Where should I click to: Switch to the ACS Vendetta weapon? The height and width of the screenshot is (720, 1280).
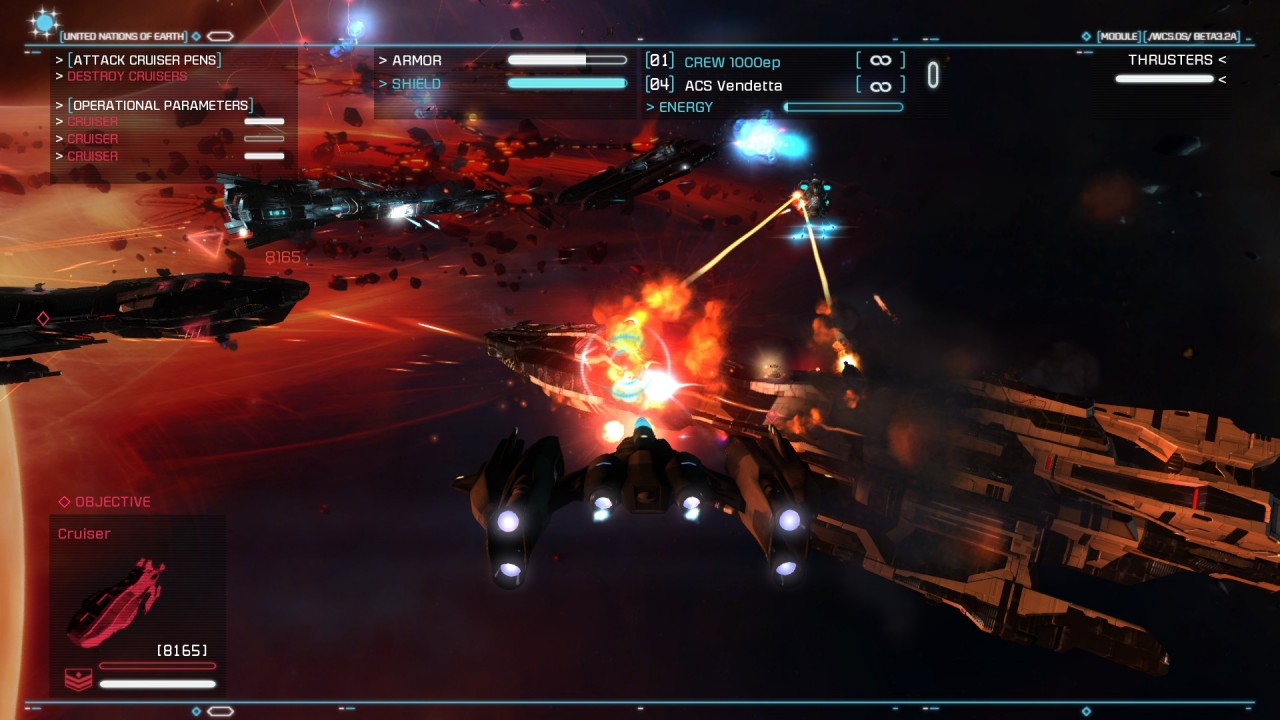point(733,86)
